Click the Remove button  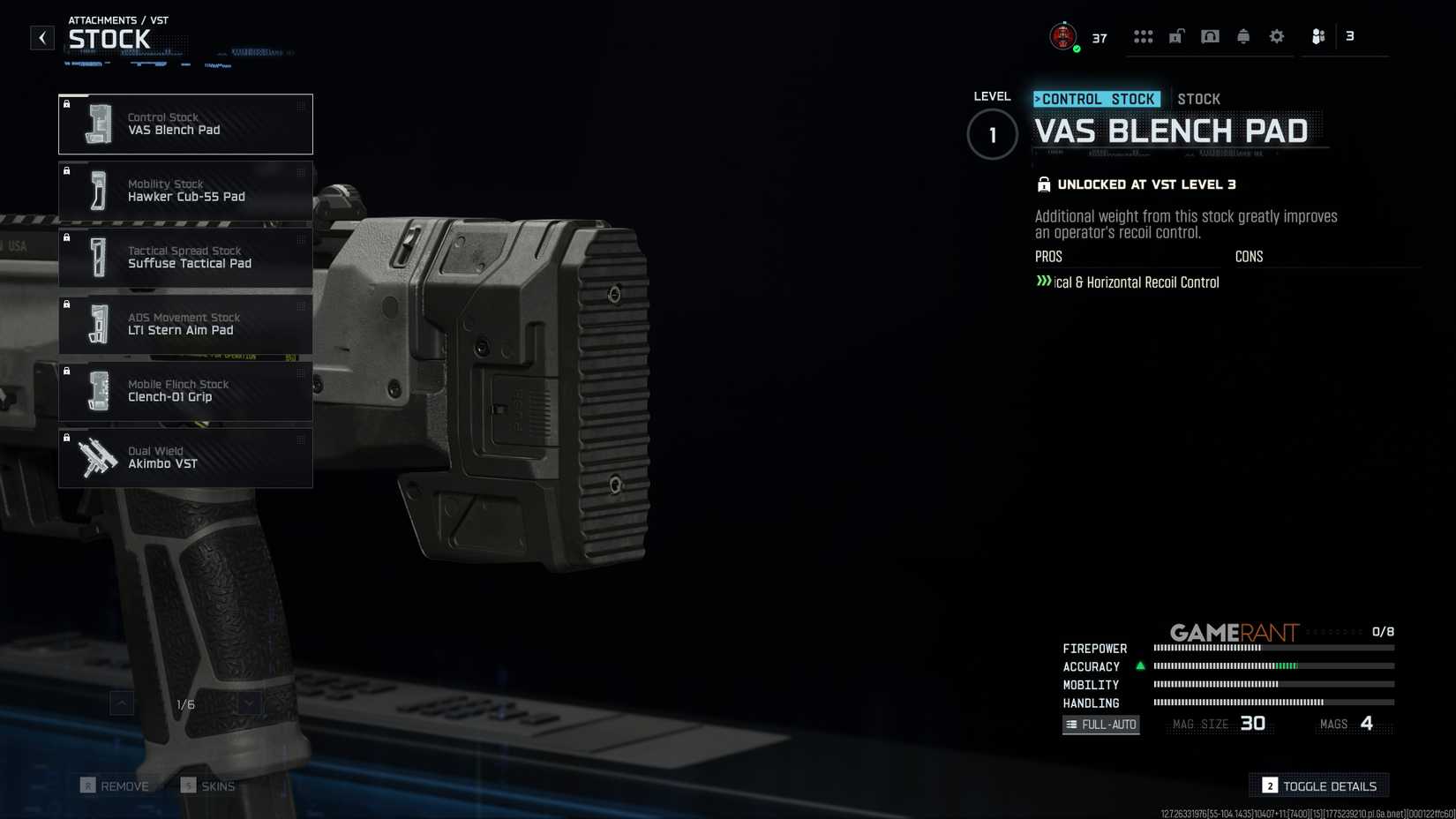tap(116, 785)
